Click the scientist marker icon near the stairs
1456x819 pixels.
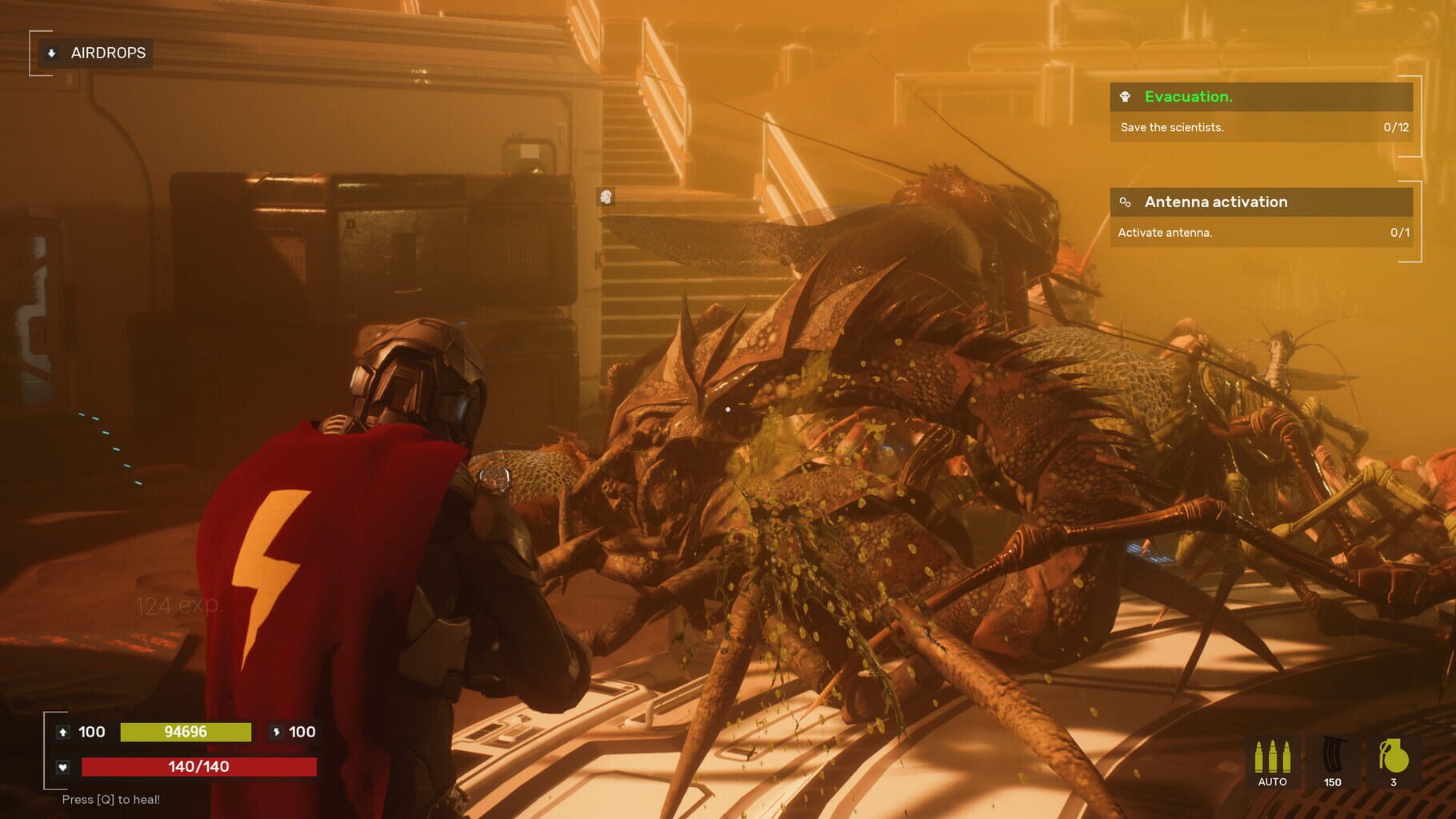tap(605, 196)
